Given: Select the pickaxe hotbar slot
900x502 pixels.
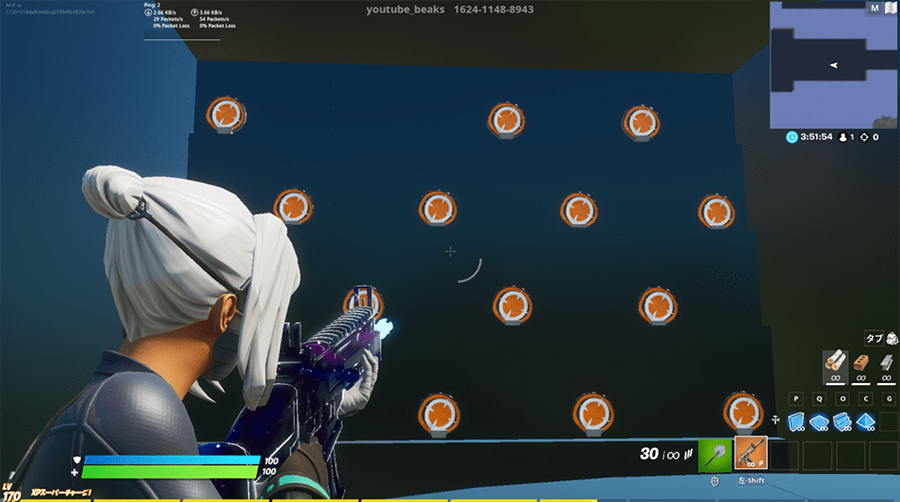Looking at the screenshot, I should [714, 454].
